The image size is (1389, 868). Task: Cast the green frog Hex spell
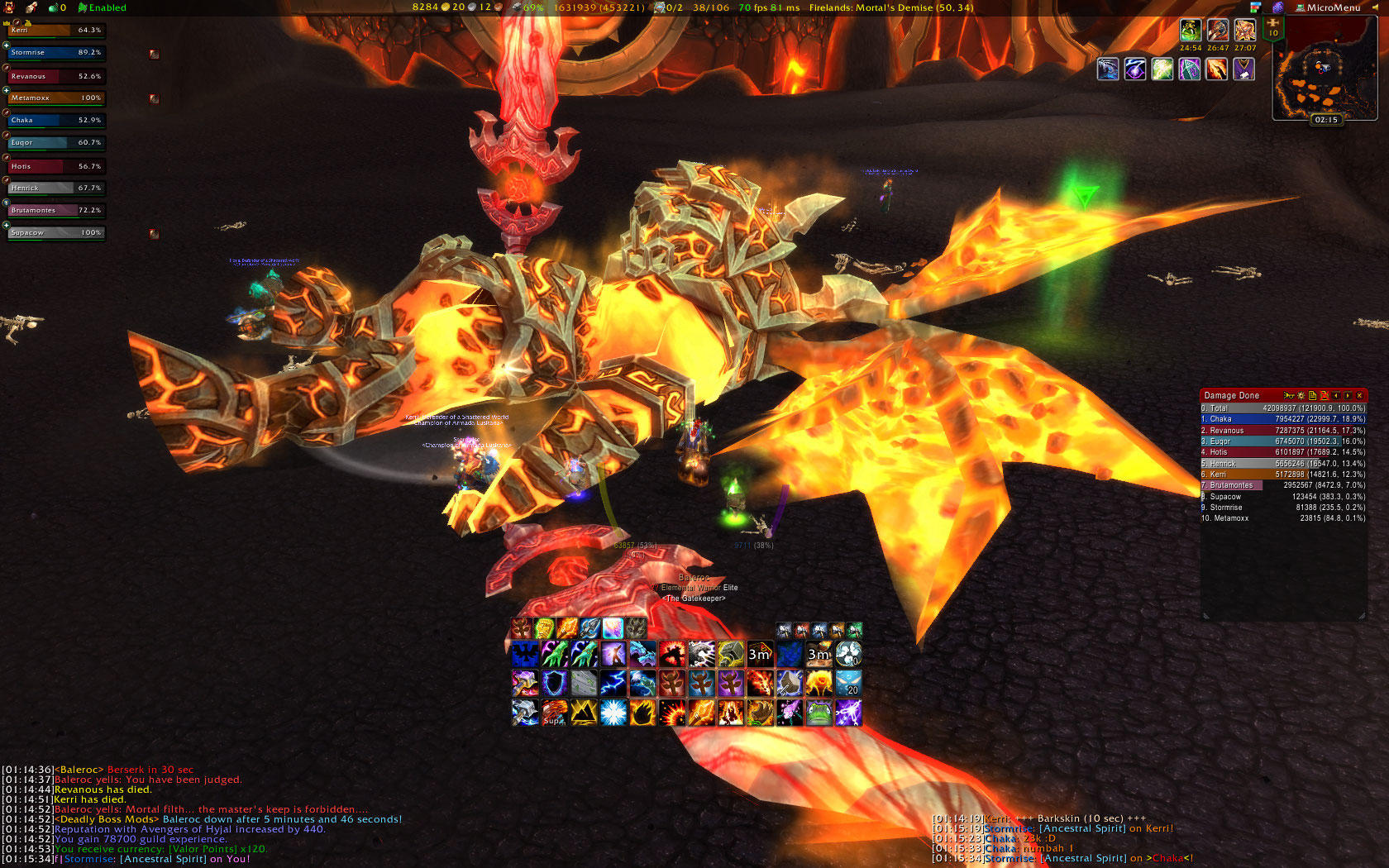click(819, 713)
